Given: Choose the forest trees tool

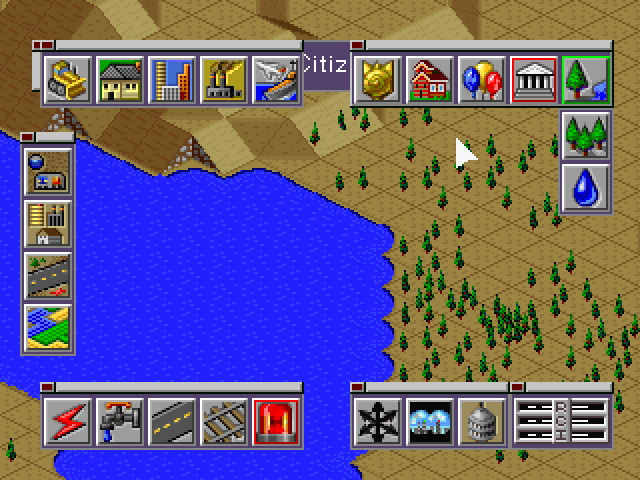Looking at the screenshot, I should point(587,135).
